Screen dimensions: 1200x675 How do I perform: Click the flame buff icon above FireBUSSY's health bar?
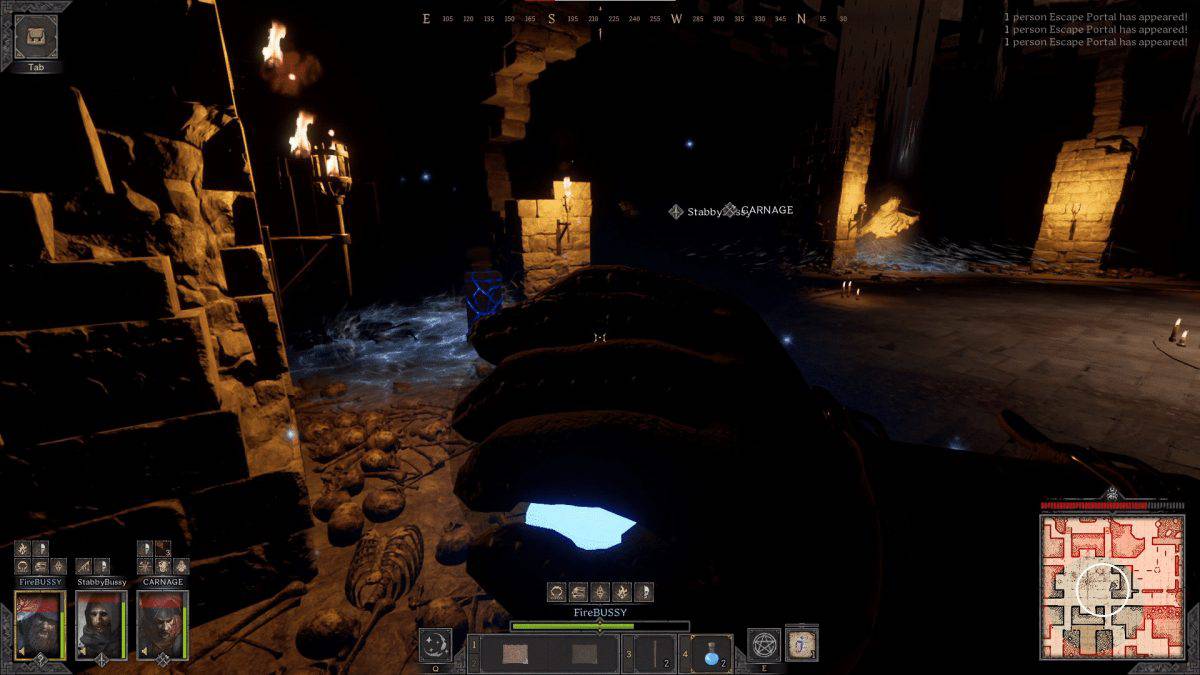click(x=622, y=592)
